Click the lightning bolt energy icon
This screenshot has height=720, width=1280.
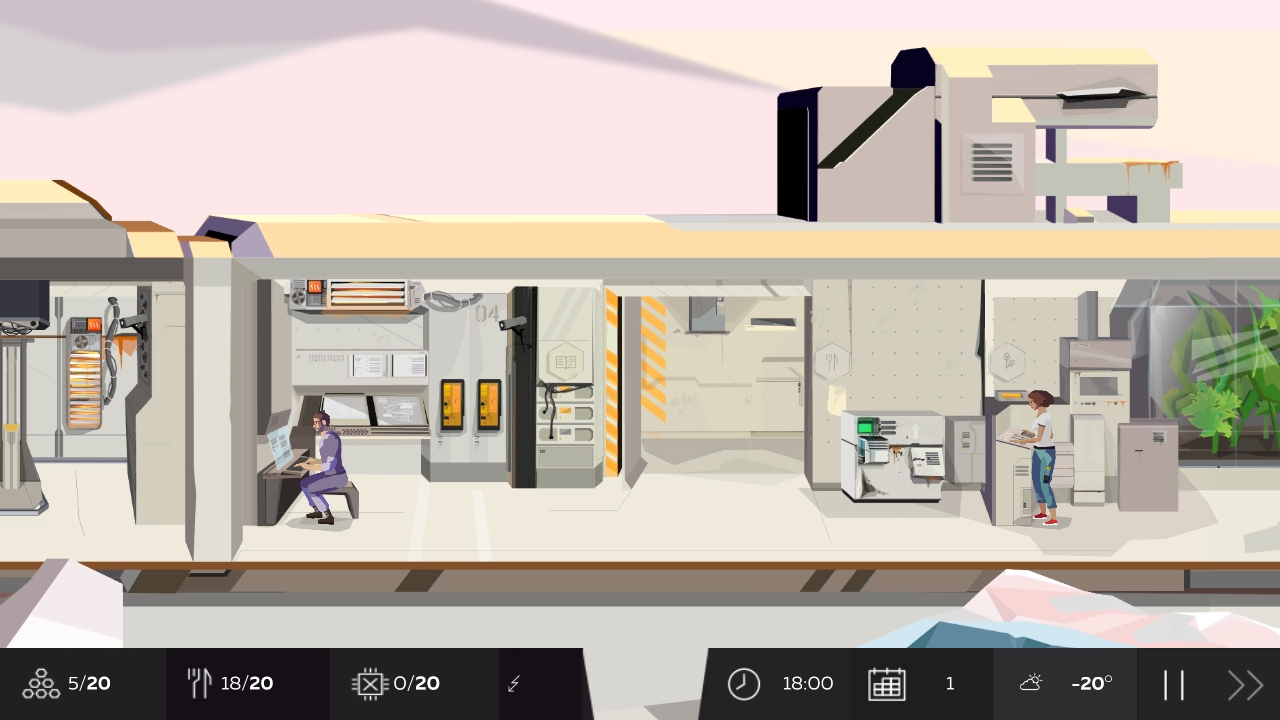pyautogui.click(x=514, y=683)
